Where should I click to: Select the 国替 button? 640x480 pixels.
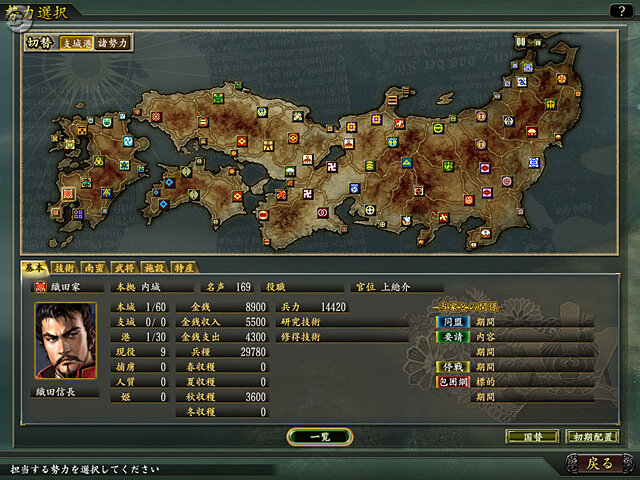531,437
